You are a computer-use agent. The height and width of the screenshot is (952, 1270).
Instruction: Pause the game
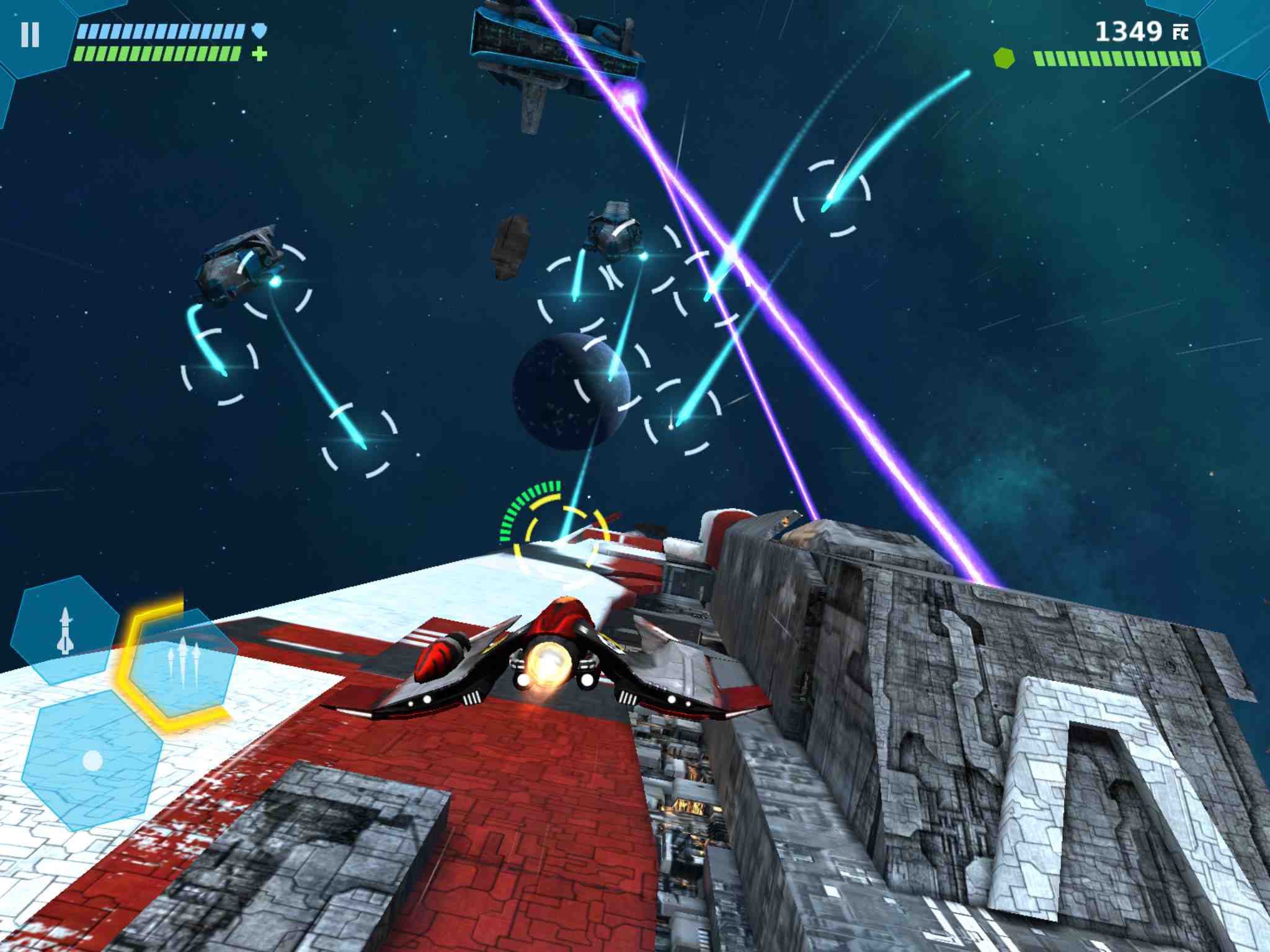click(30, 35)
